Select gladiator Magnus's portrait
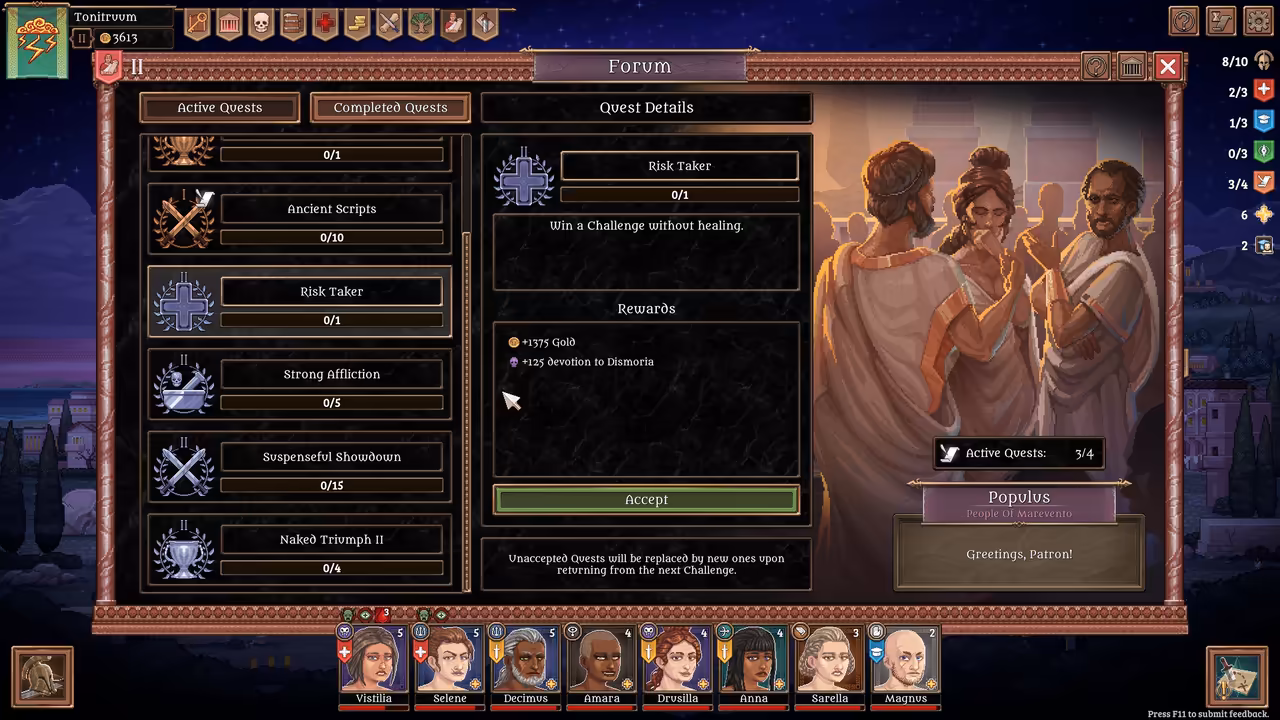 (905, 660)
